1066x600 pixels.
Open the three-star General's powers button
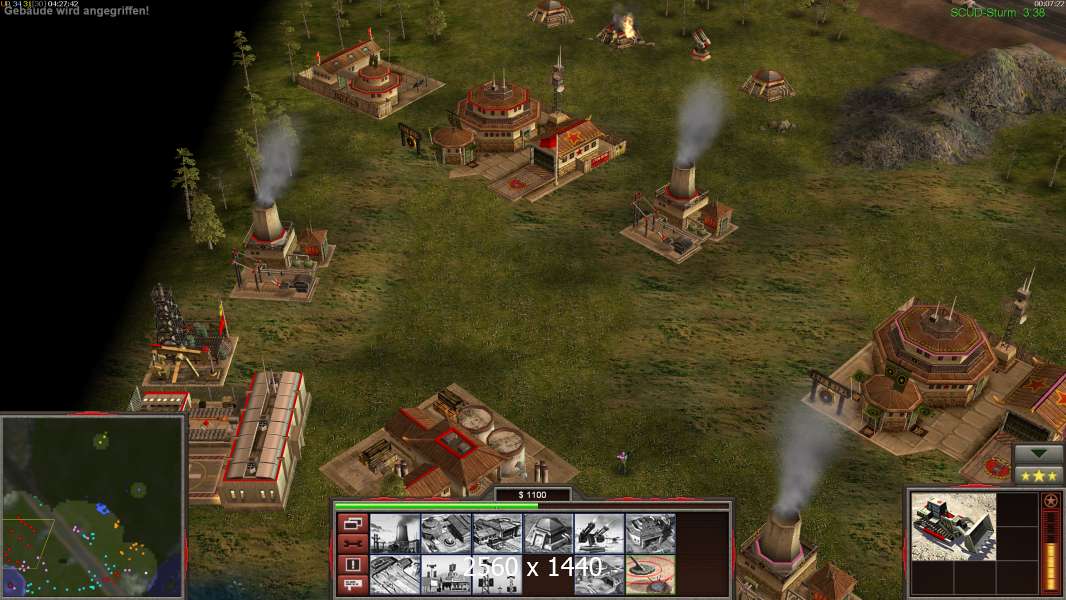(x=1038, y=475)
